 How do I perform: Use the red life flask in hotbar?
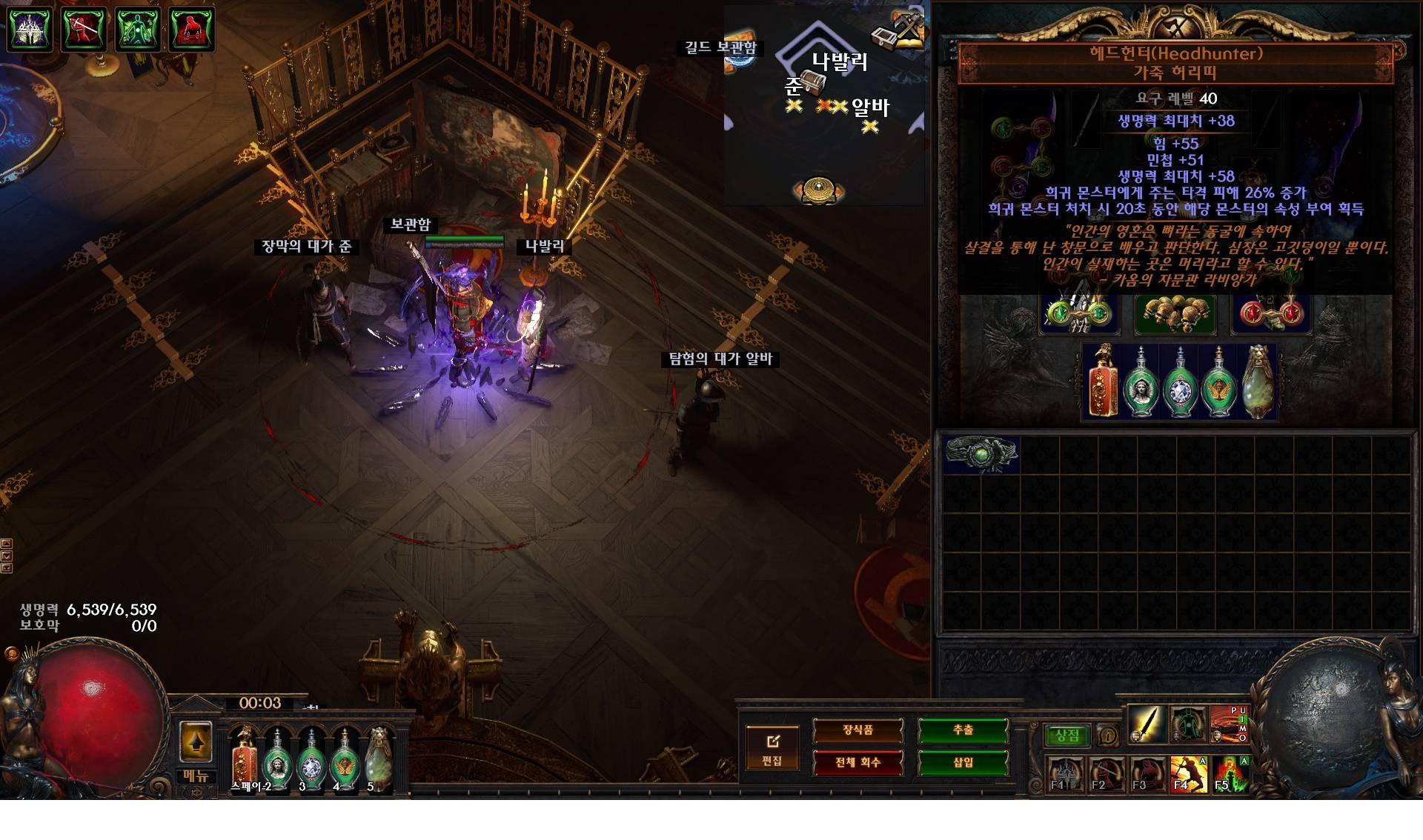coord(245,756)
